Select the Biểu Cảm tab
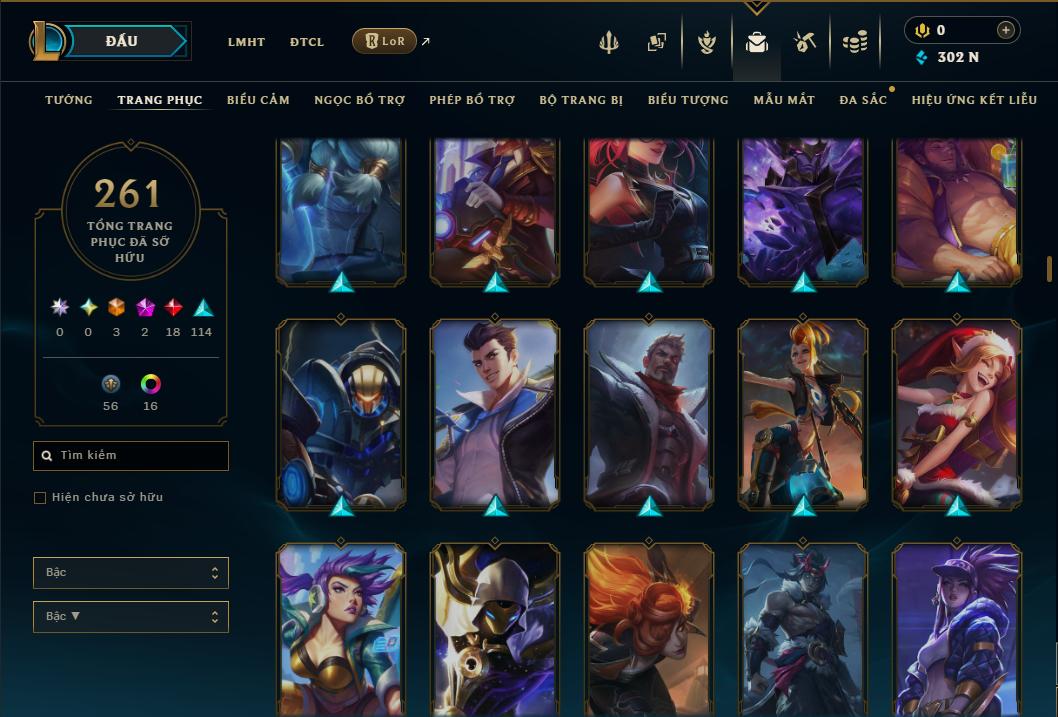The height and width of the screenshot is (717, 1058). click(x=258, y=100)
